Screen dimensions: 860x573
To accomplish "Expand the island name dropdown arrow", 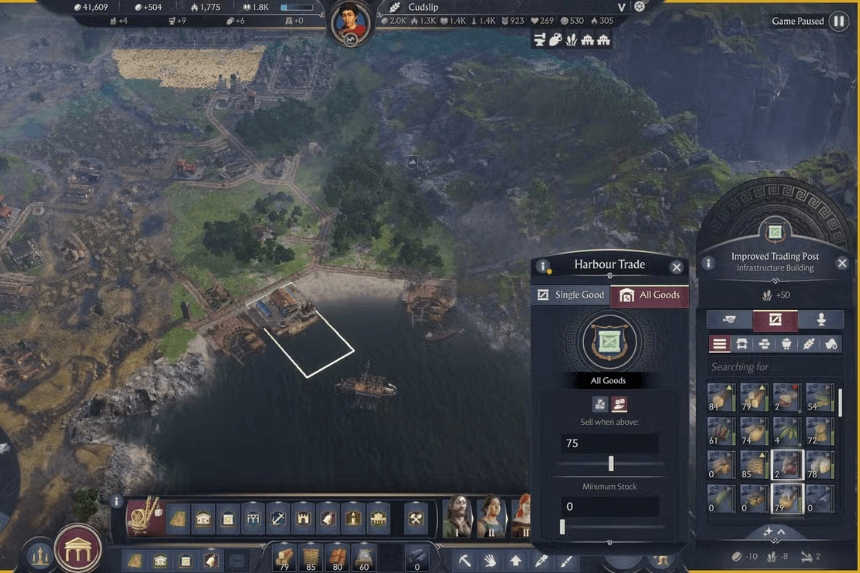I will coord(621,7).
